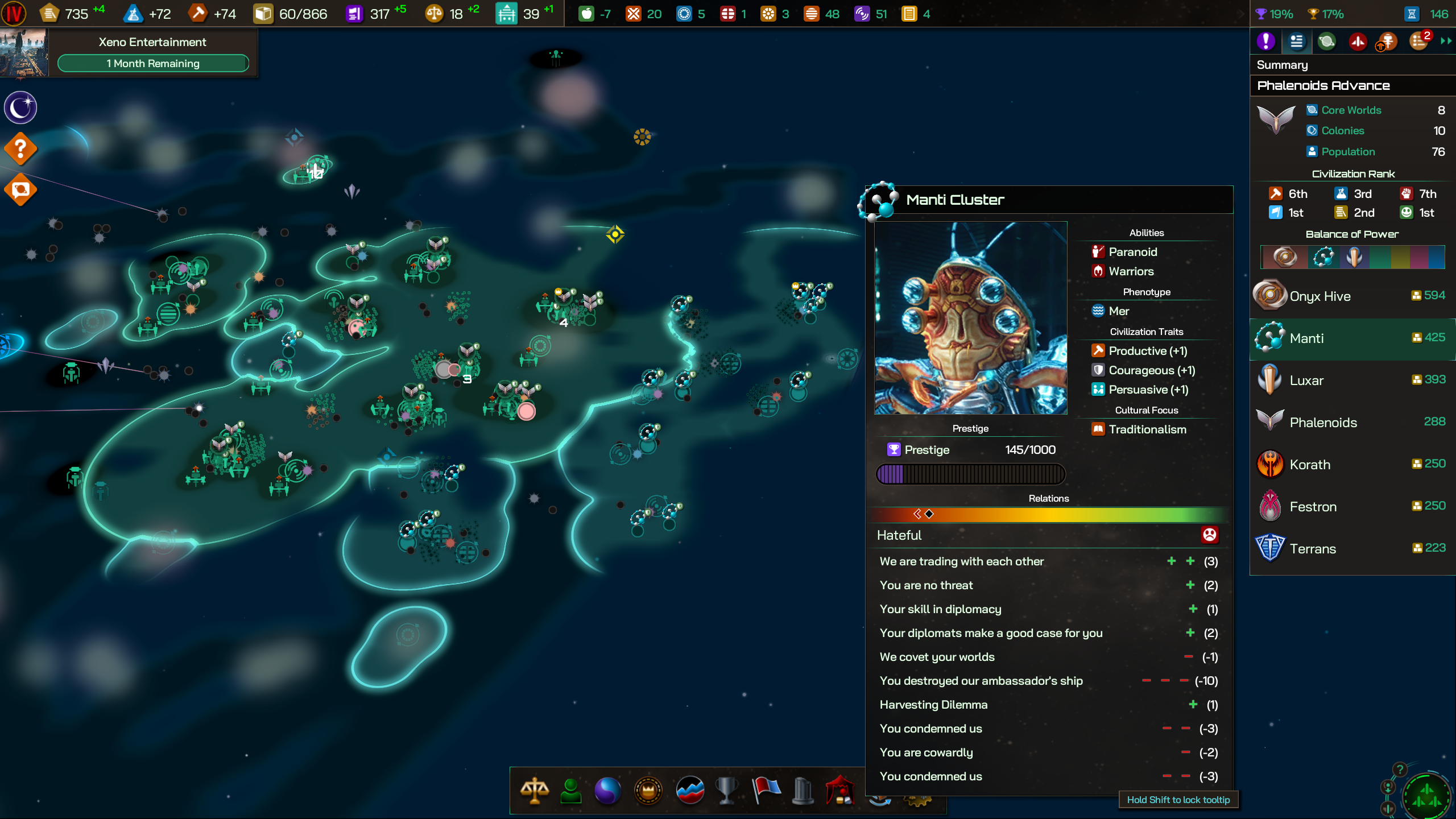Open the red and blue flag button
Viewport: 1456px width, 819px height.
766,791
